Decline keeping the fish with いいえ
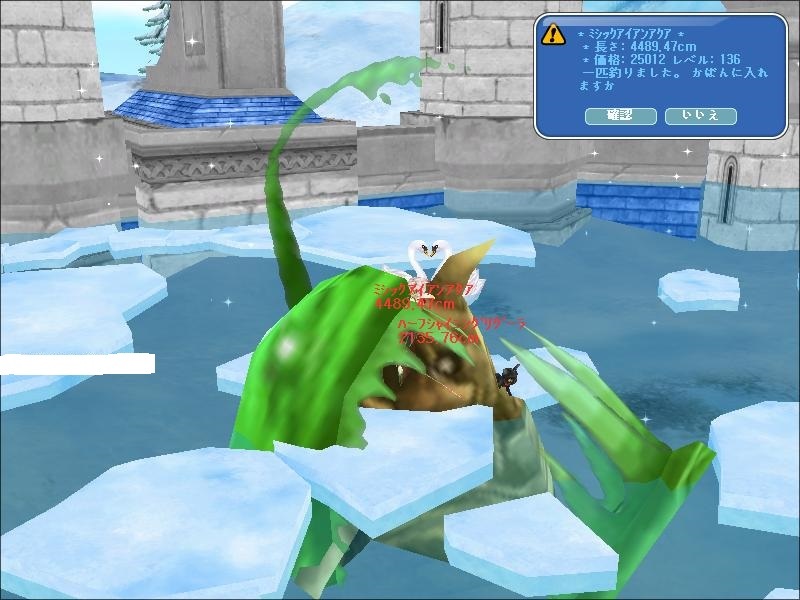 (x=700, y=117)
